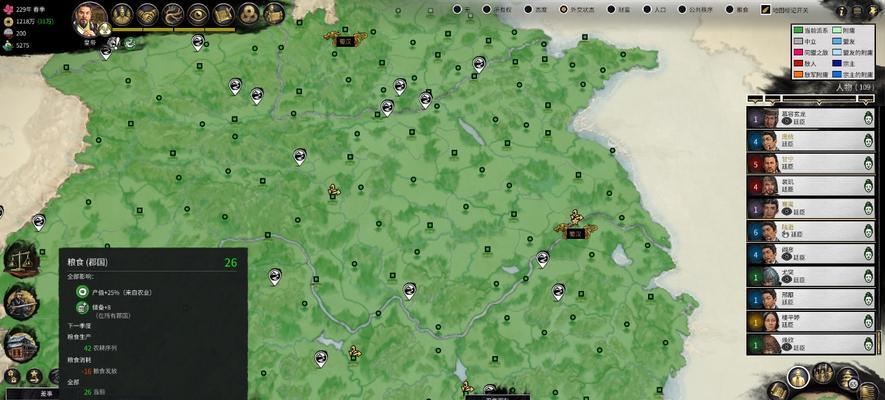
Task: Open the balance scales panel button
Action: (20, 260)
